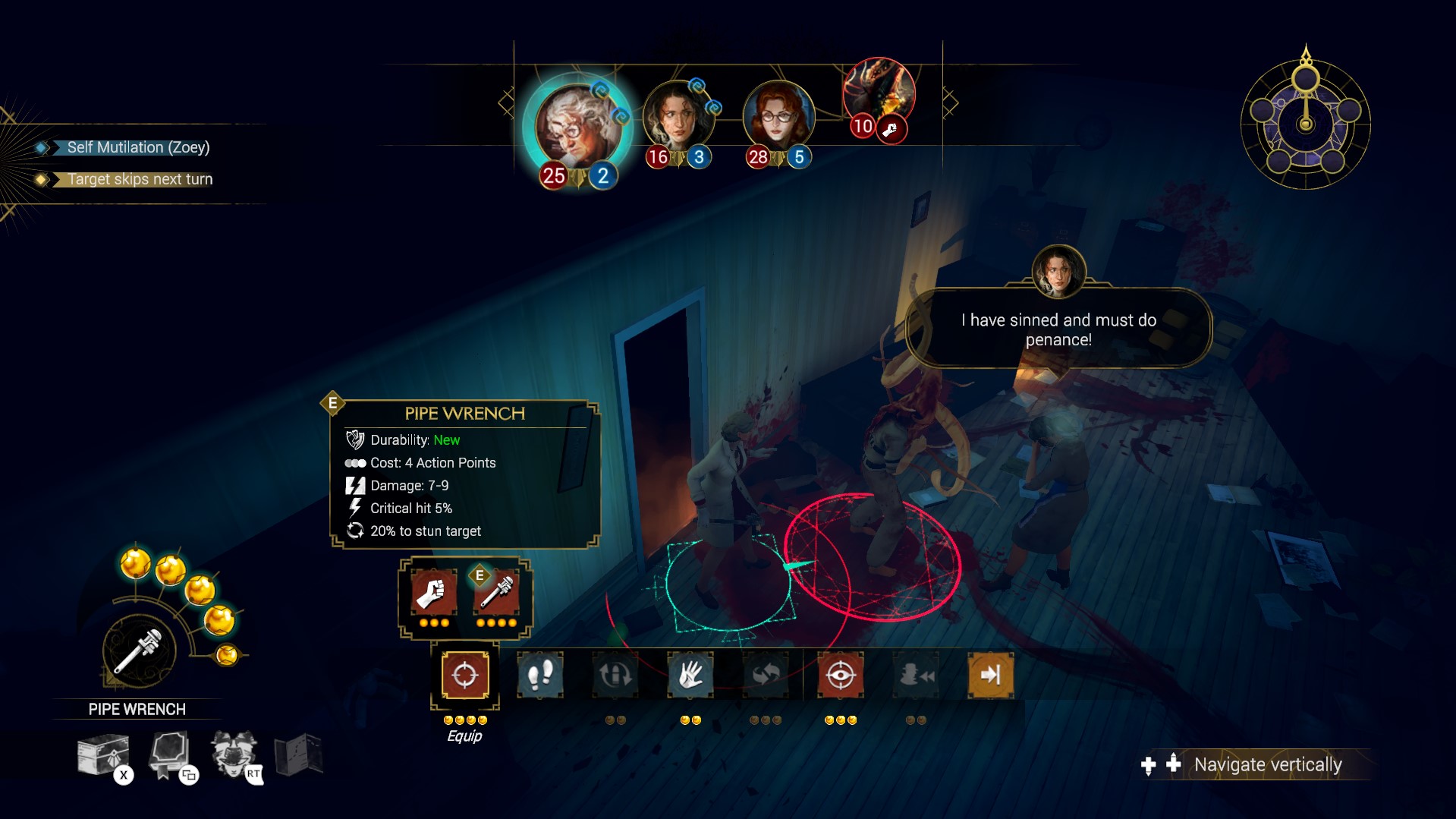Click the detective rewind action icon
Viewport: 1456px width, 819px height.
[x=916, y=675]
